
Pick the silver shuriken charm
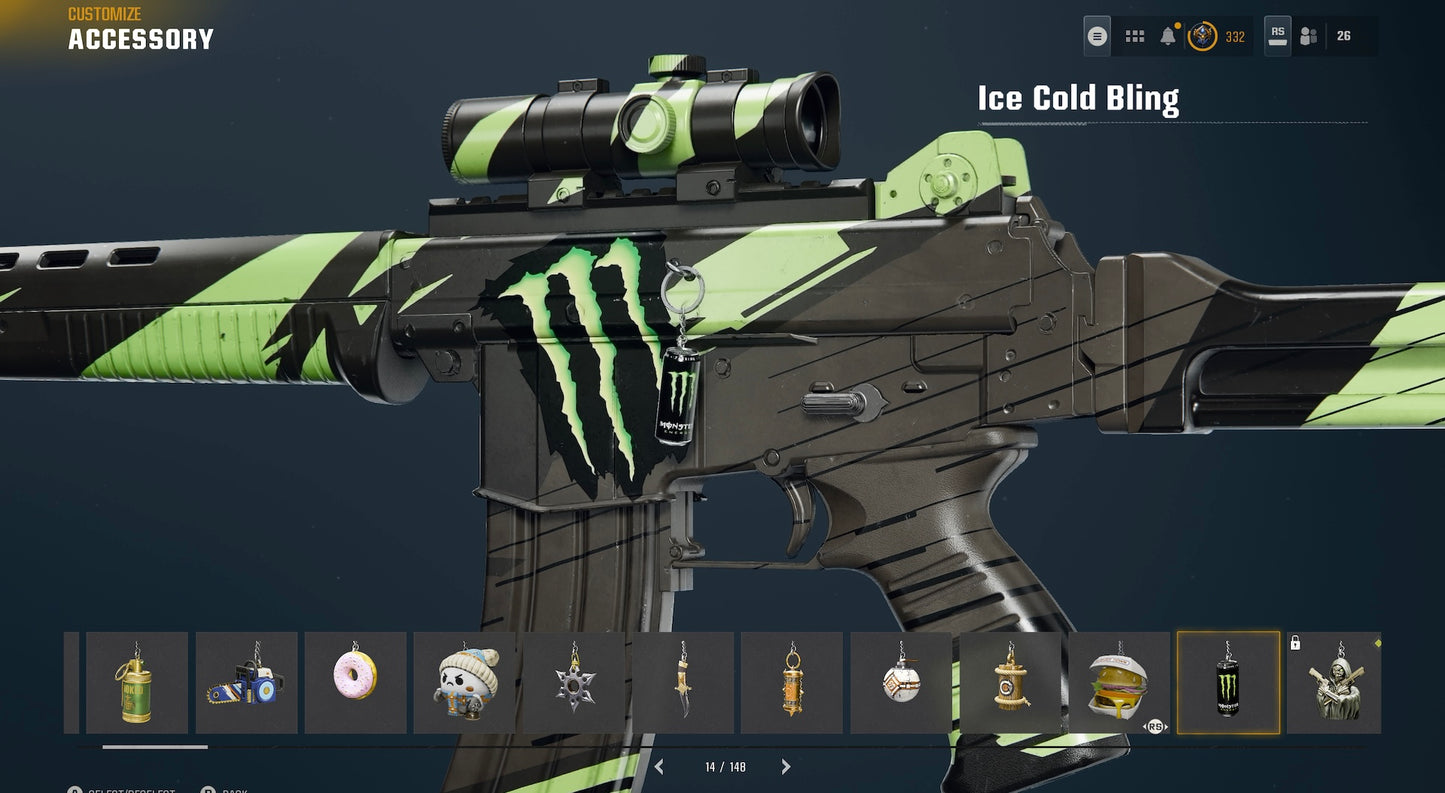pos(573,683)
